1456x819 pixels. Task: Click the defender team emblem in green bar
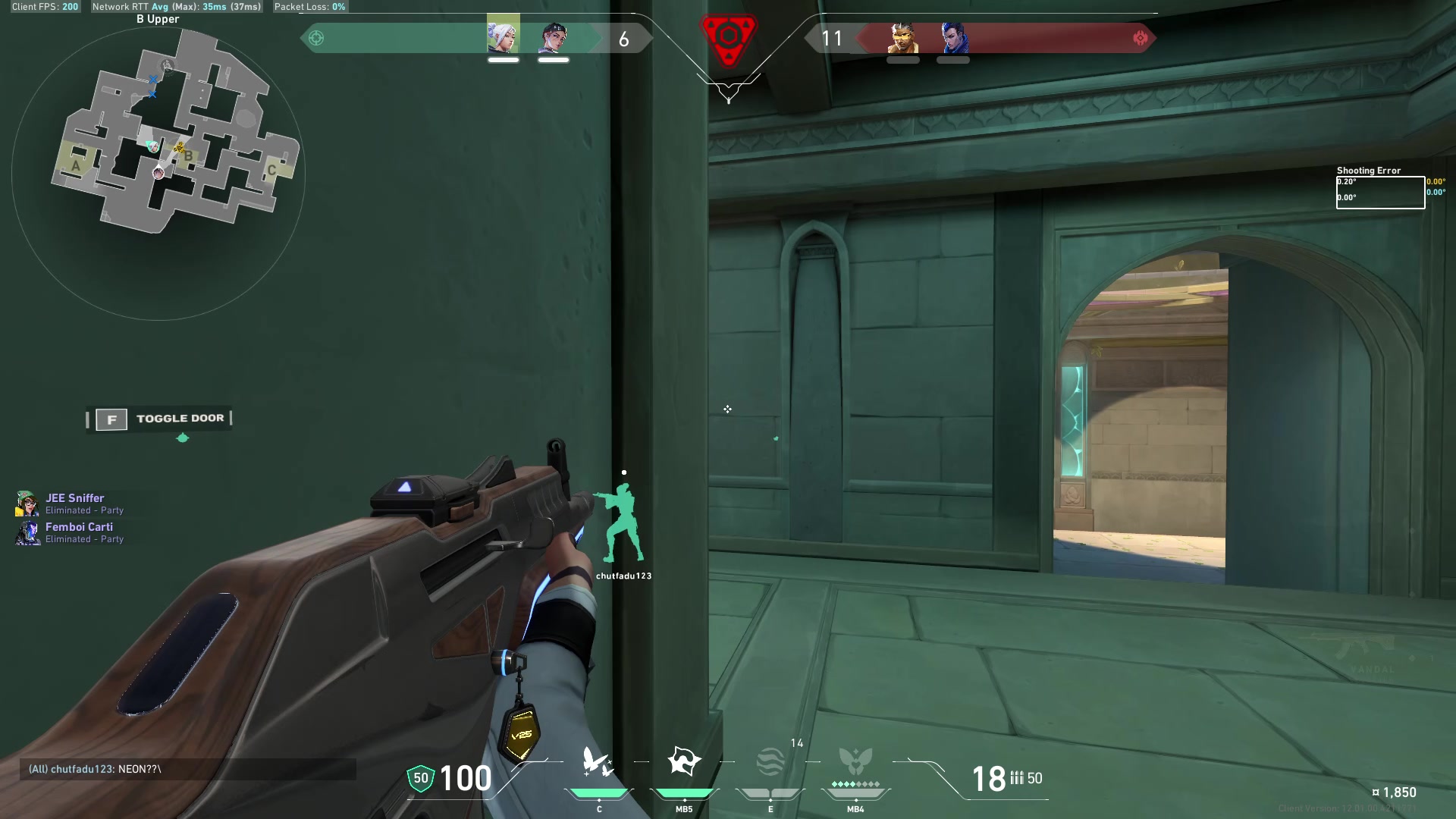click(x=316, y=38)
